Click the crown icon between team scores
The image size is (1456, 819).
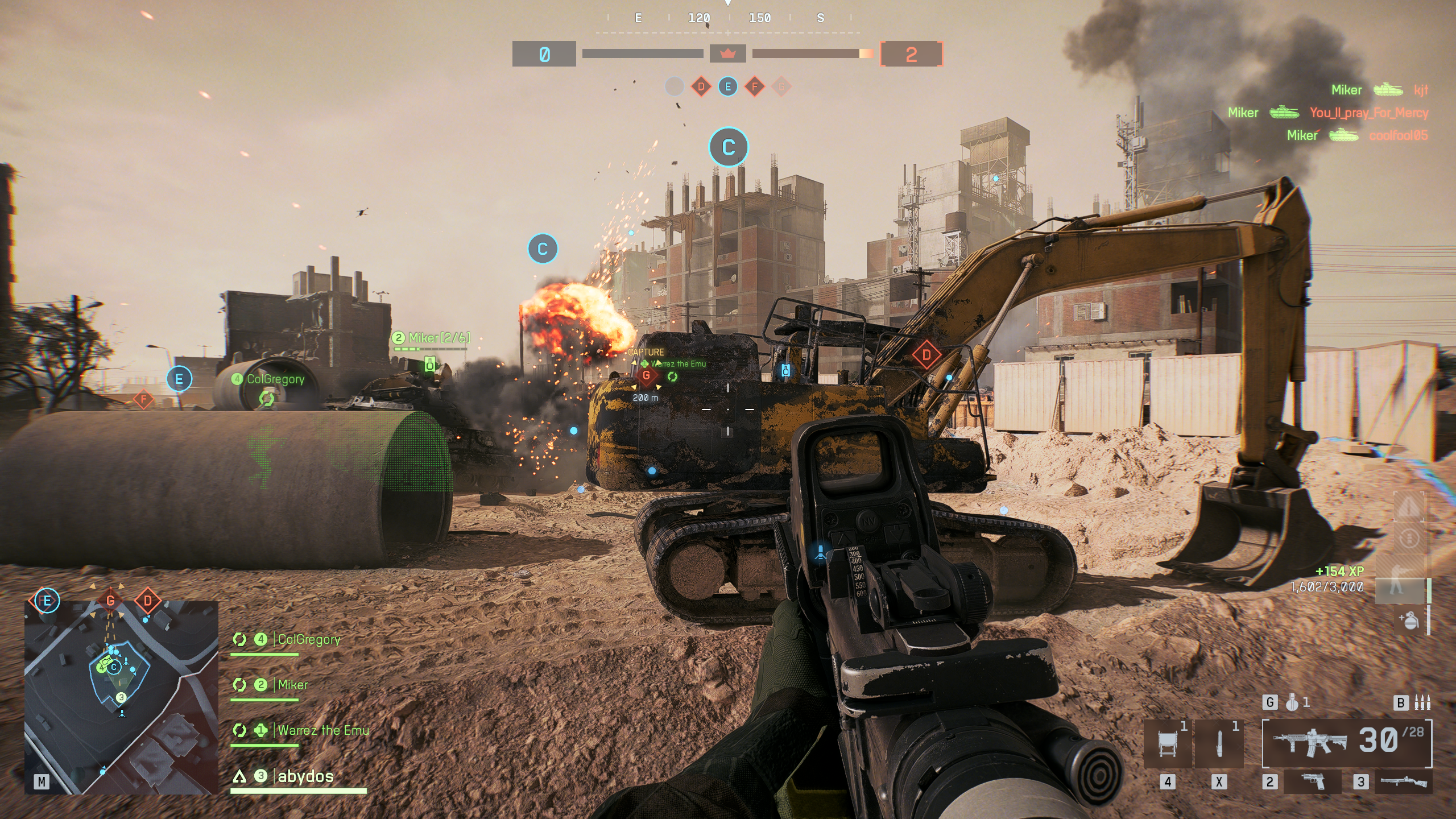[x=727, y=54]
